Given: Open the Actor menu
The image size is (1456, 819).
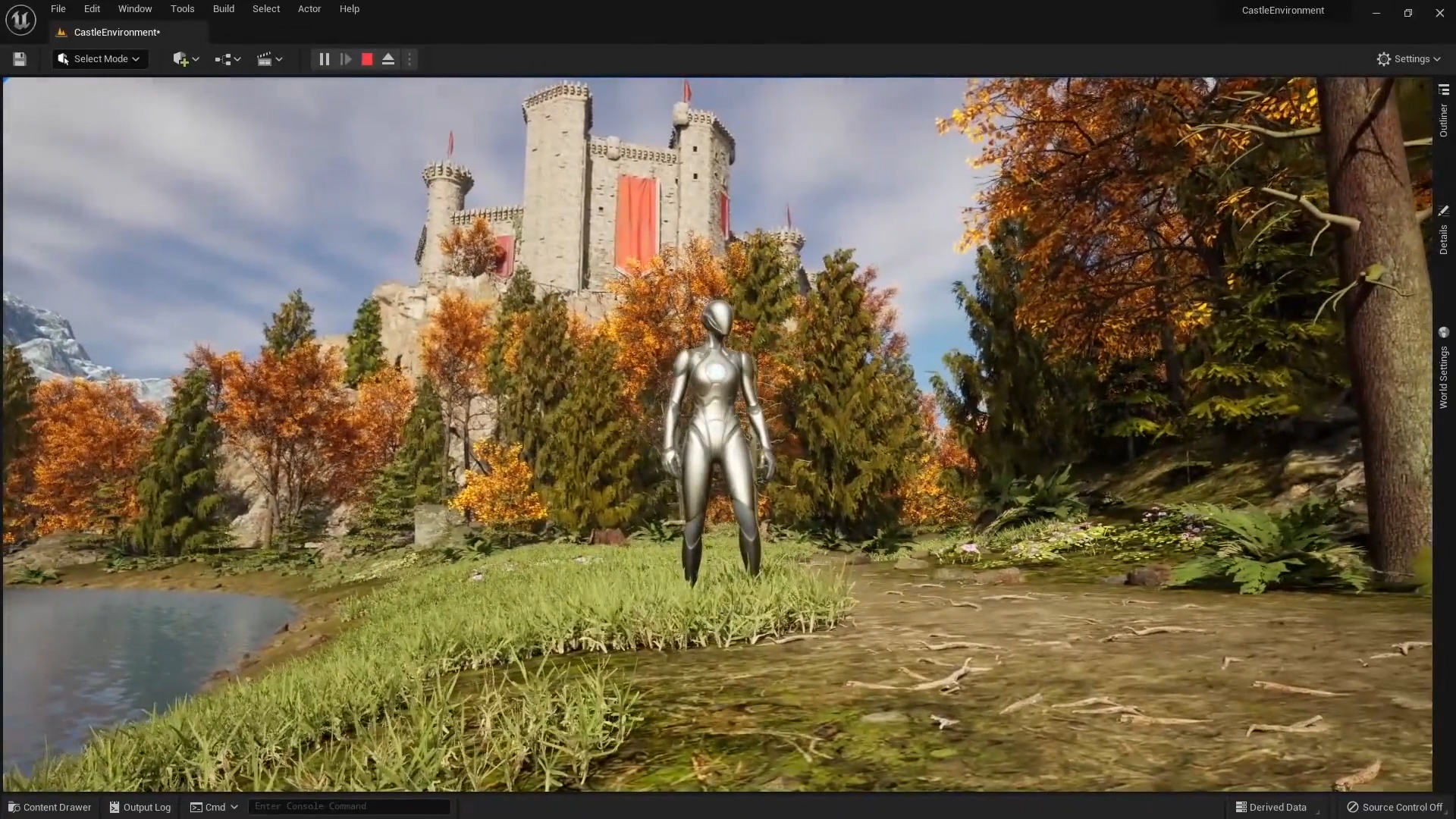Looking at the screenshot, I should click(309, 9).
